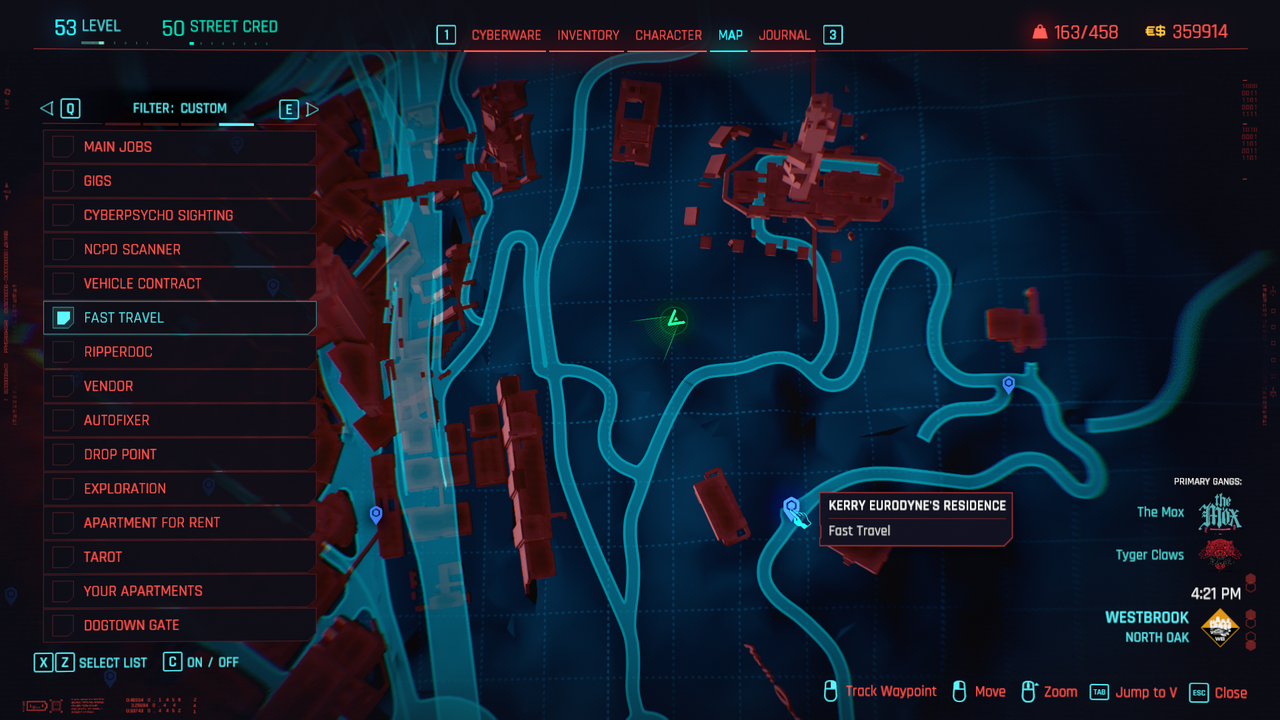Select Kerry Eurodyne's Residence fast travel marker
This screenshot has height=720, width=1280.
(791, 507)
